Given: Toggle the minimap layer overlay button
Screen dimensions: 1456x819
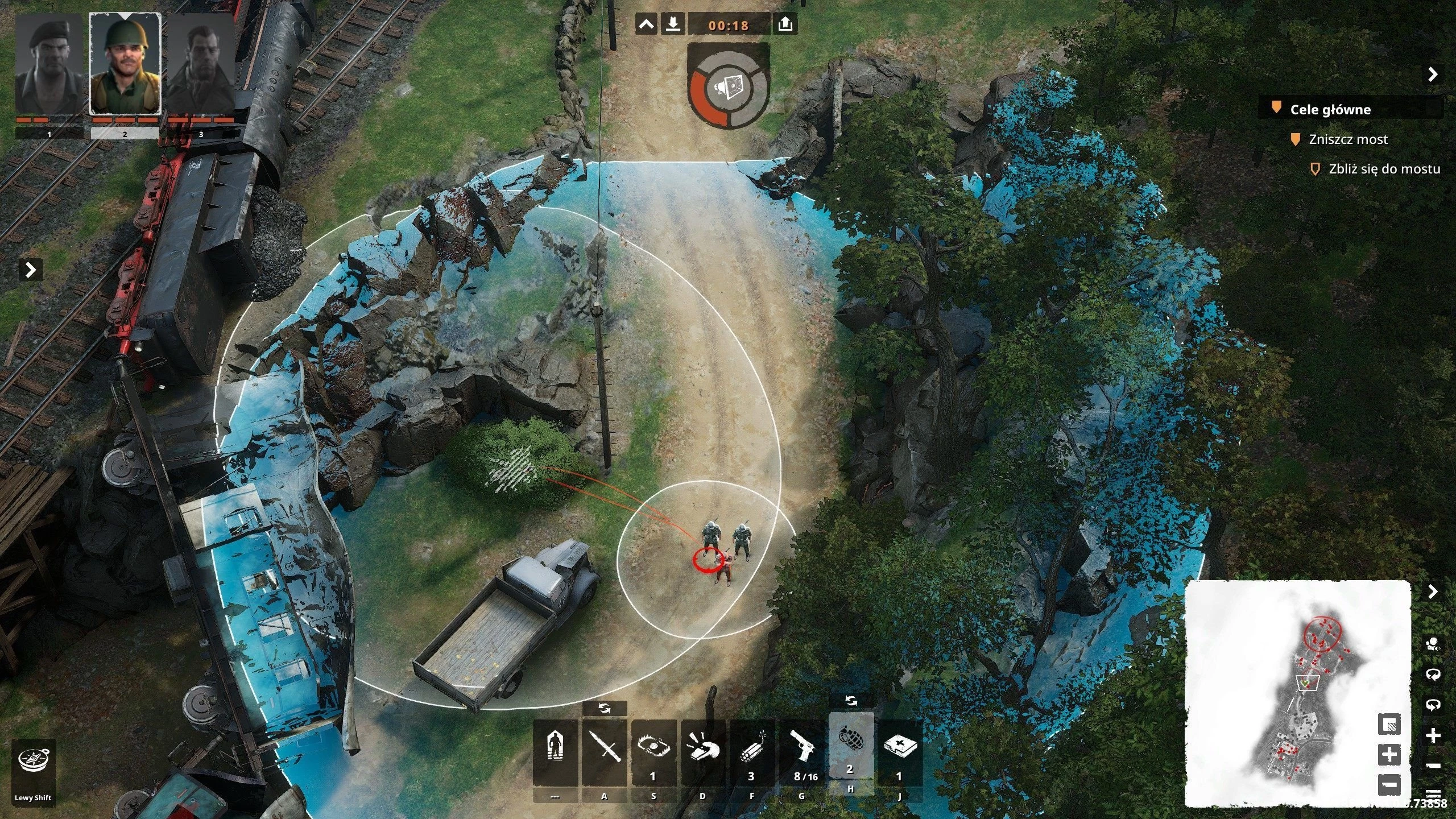Looking at the screenshot, I should [1389, 725].
